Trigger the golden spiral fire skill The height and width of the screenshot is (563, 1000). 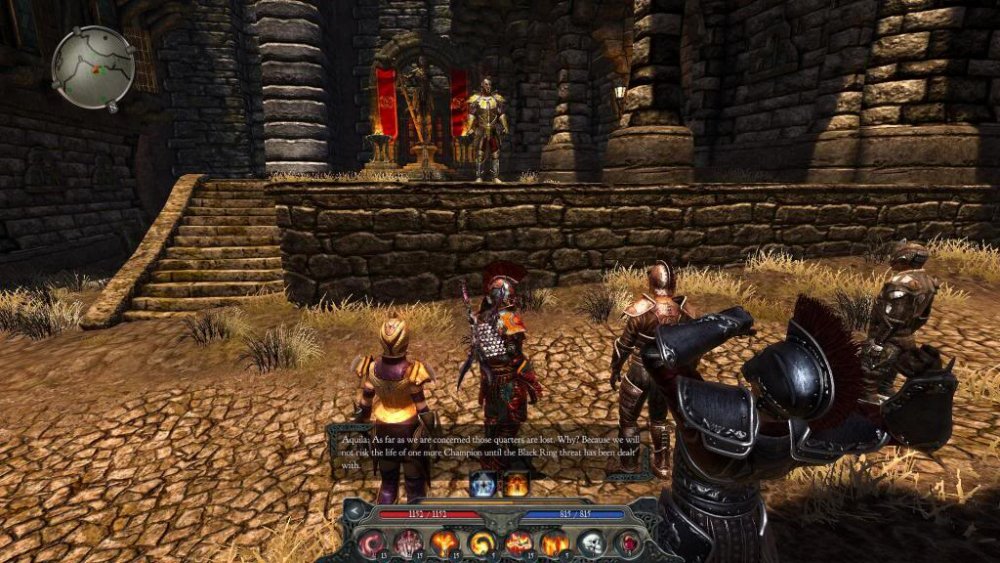[x=482, y=543]
